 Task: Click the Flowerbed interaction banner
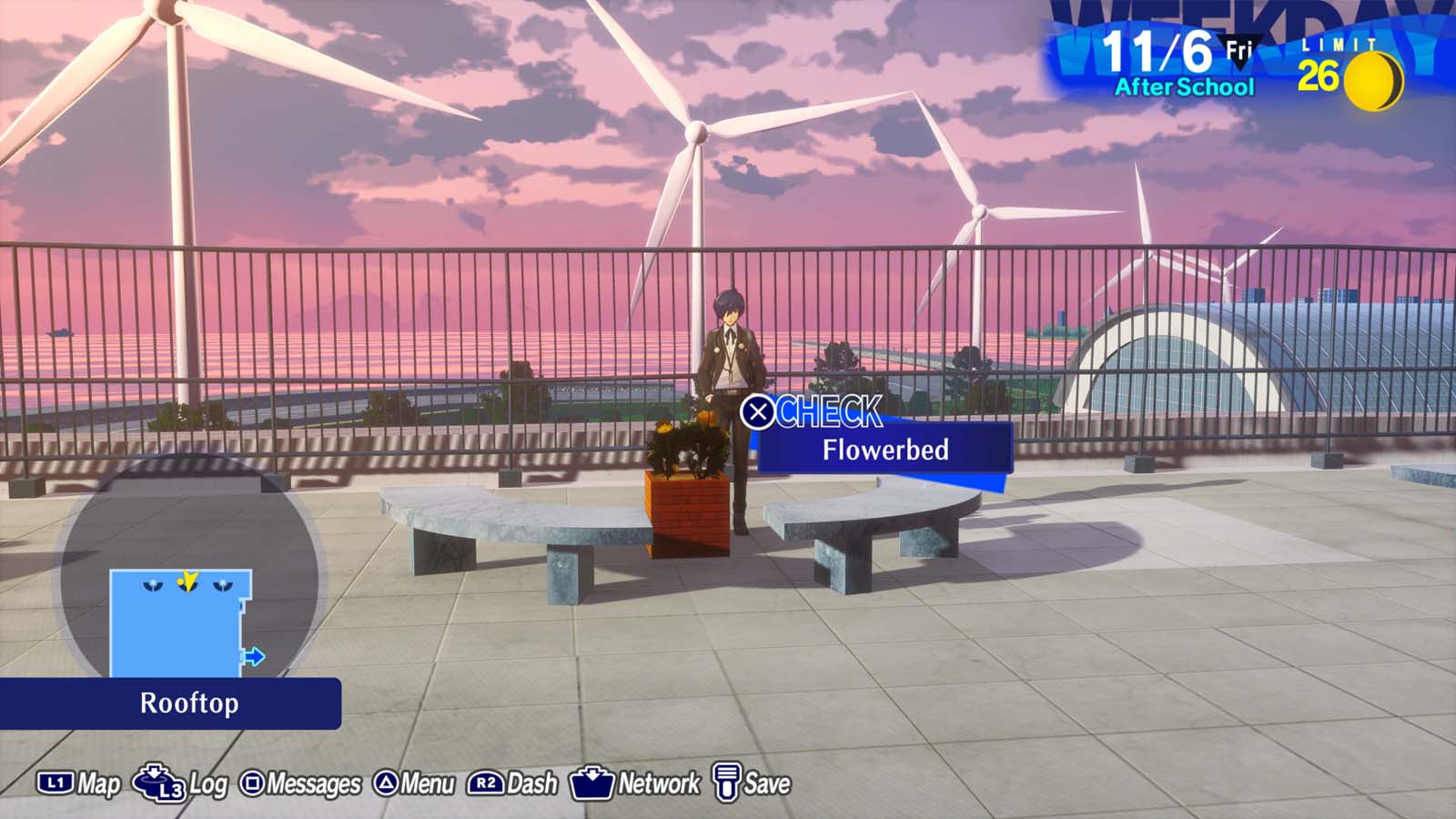[885, 449]
